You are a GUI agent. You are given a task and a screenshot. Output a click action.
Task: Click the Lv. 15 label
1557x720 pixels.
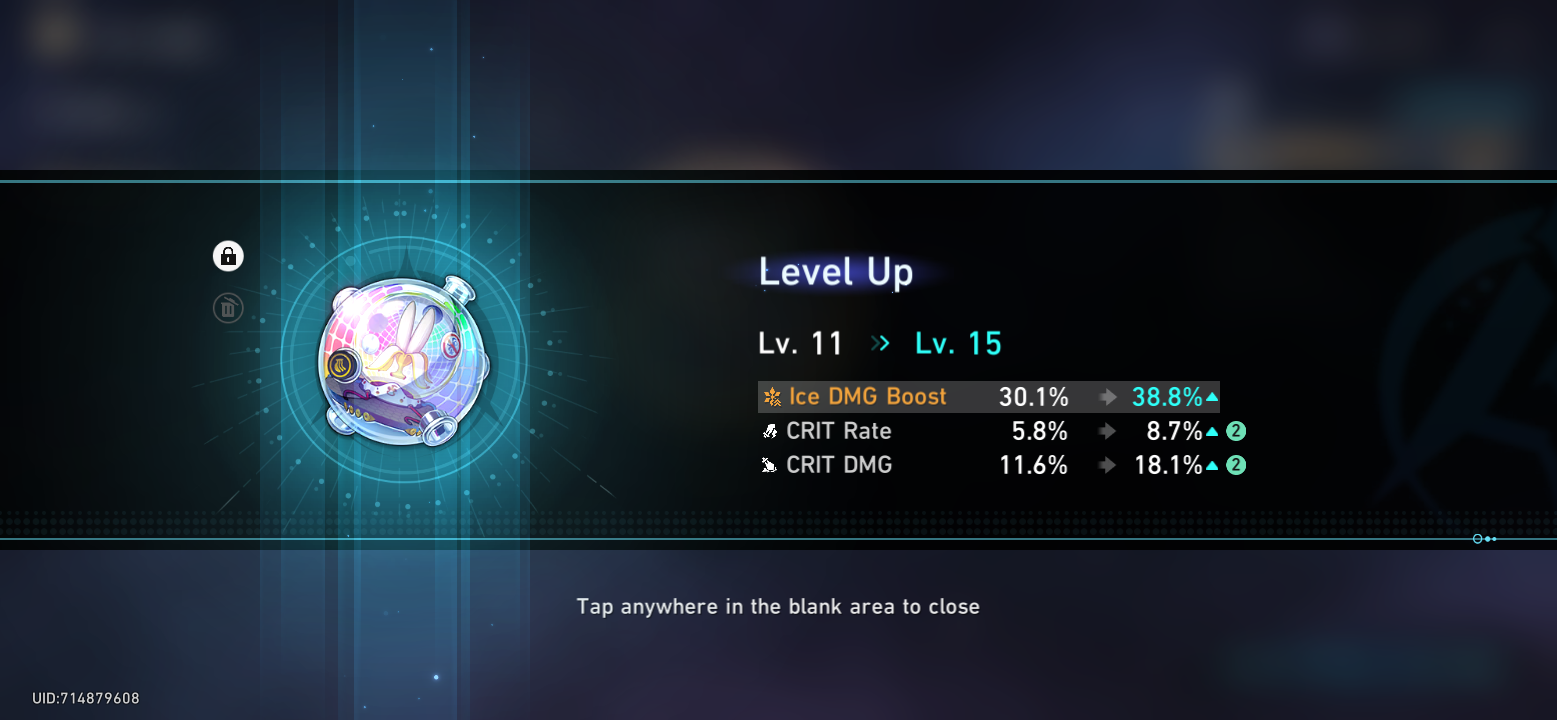pos(957,343)
